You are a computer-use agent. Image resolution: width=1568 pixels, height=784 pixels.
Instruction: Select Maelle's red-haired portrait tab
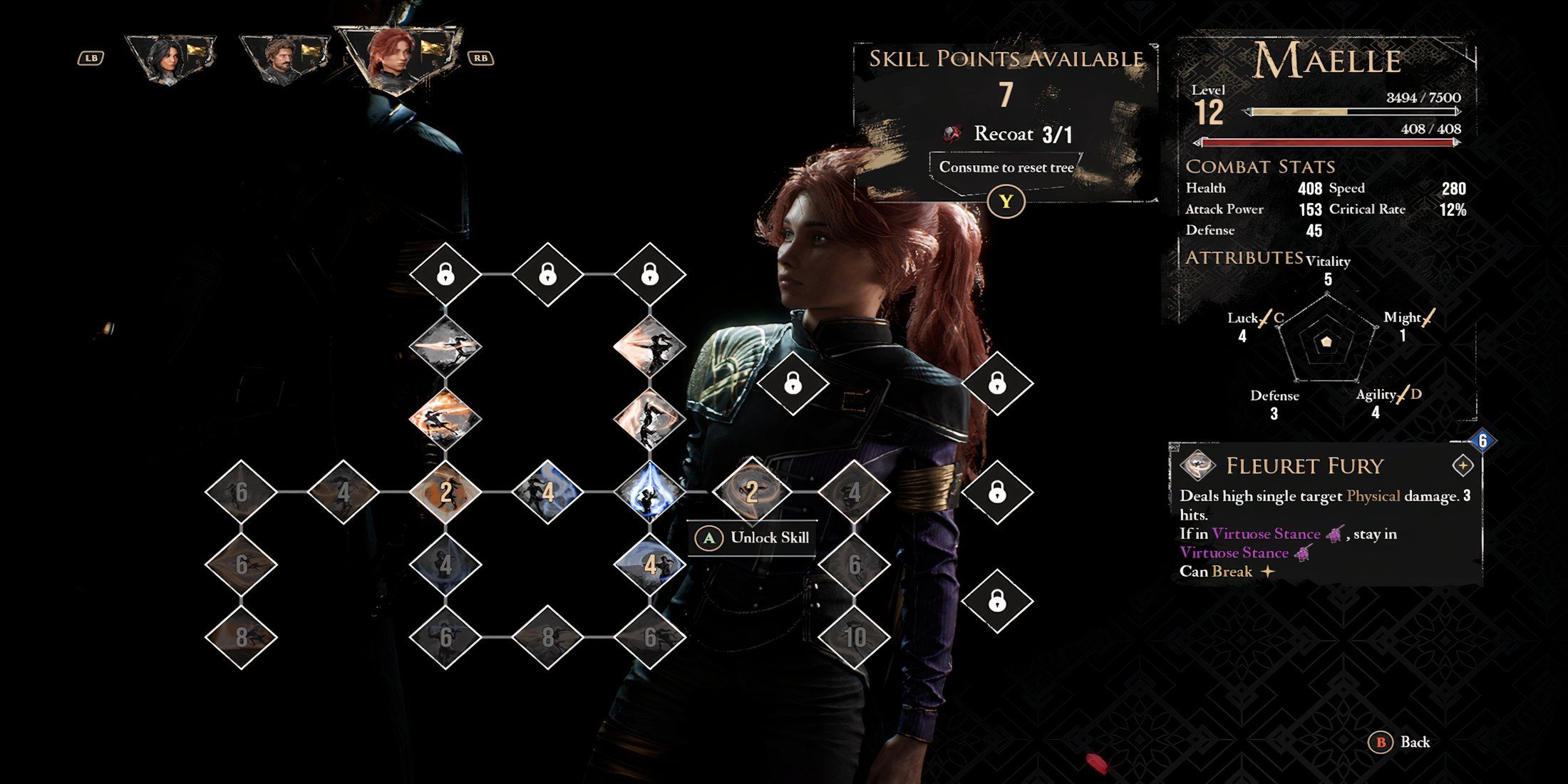coord(398,56)
